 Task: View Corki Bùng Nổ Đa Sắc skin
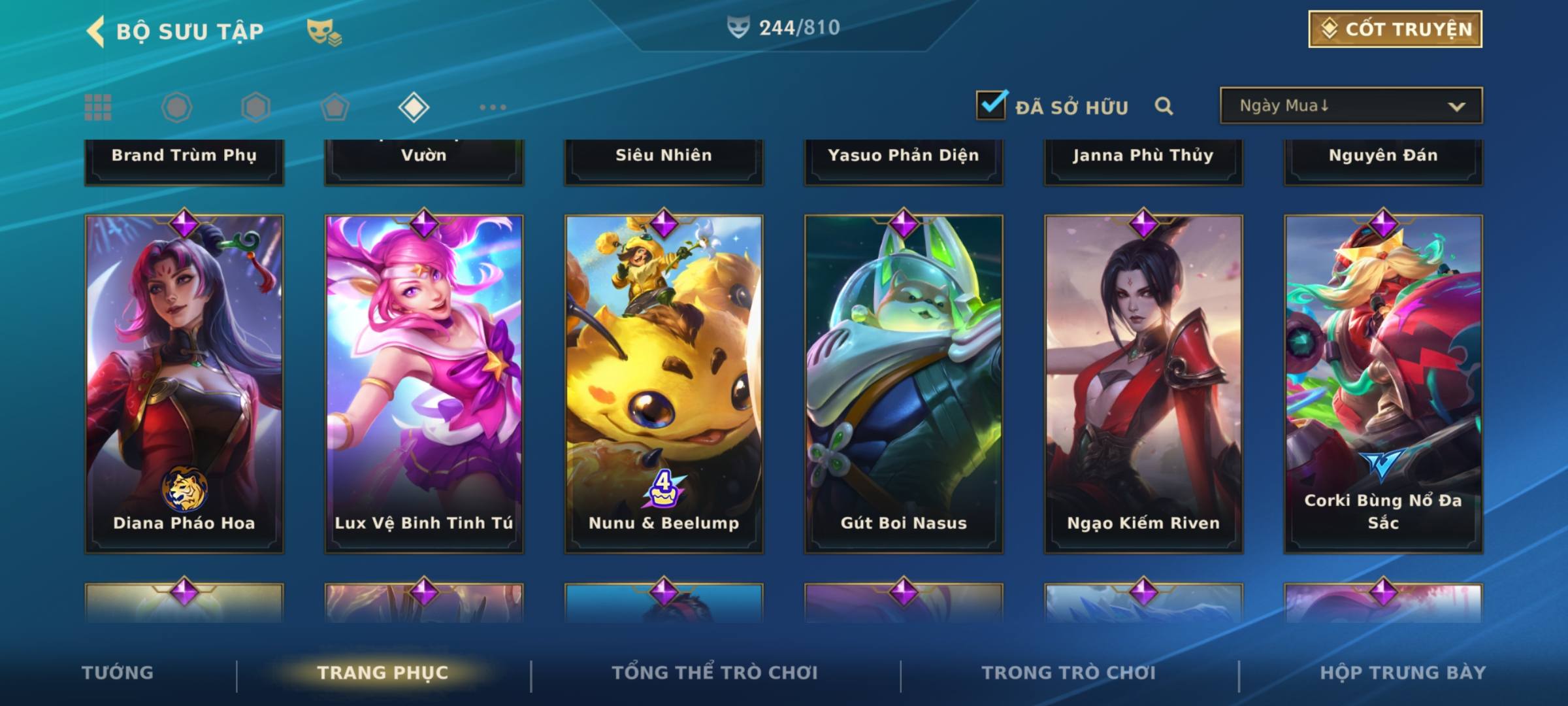pos(1383,384)
